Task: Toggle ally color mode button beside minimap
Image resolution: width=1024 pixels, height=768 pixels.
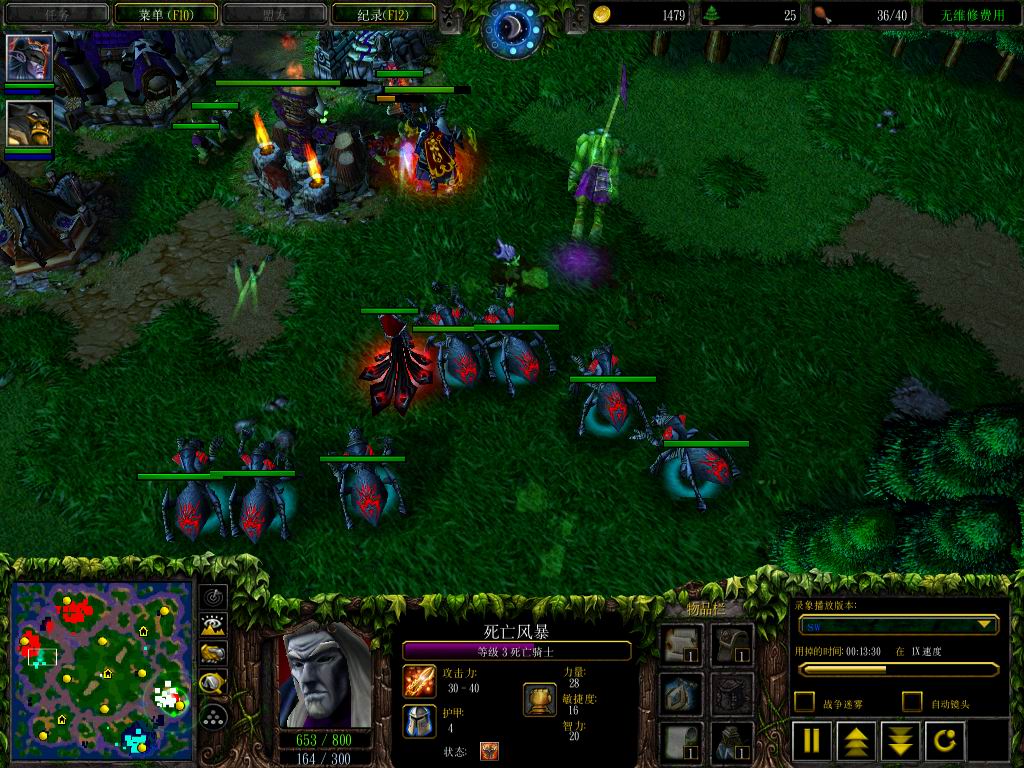Action: tap(213, 655)
